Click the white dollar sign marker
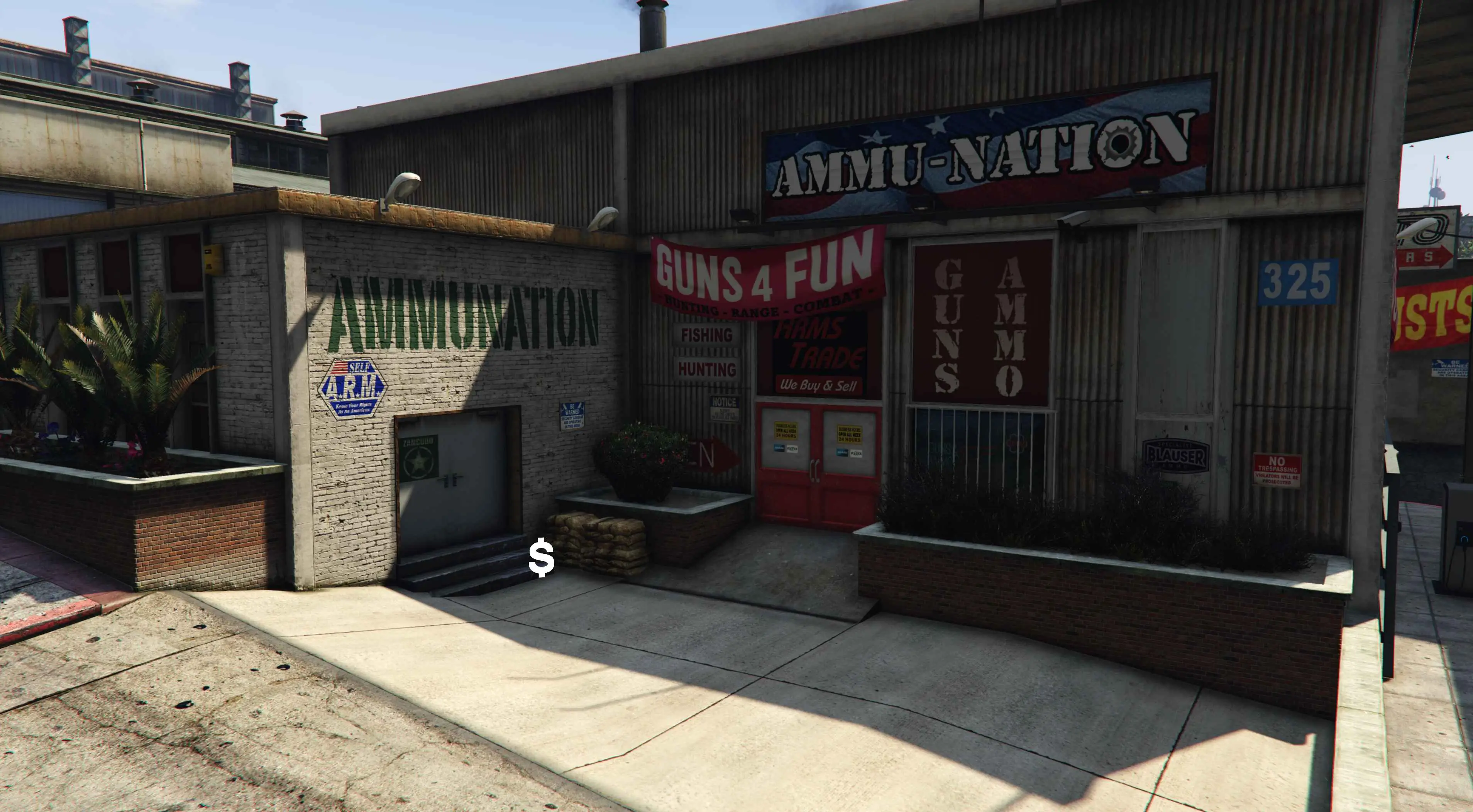This screenshot has height=812, width=1473. pos(541,559)
